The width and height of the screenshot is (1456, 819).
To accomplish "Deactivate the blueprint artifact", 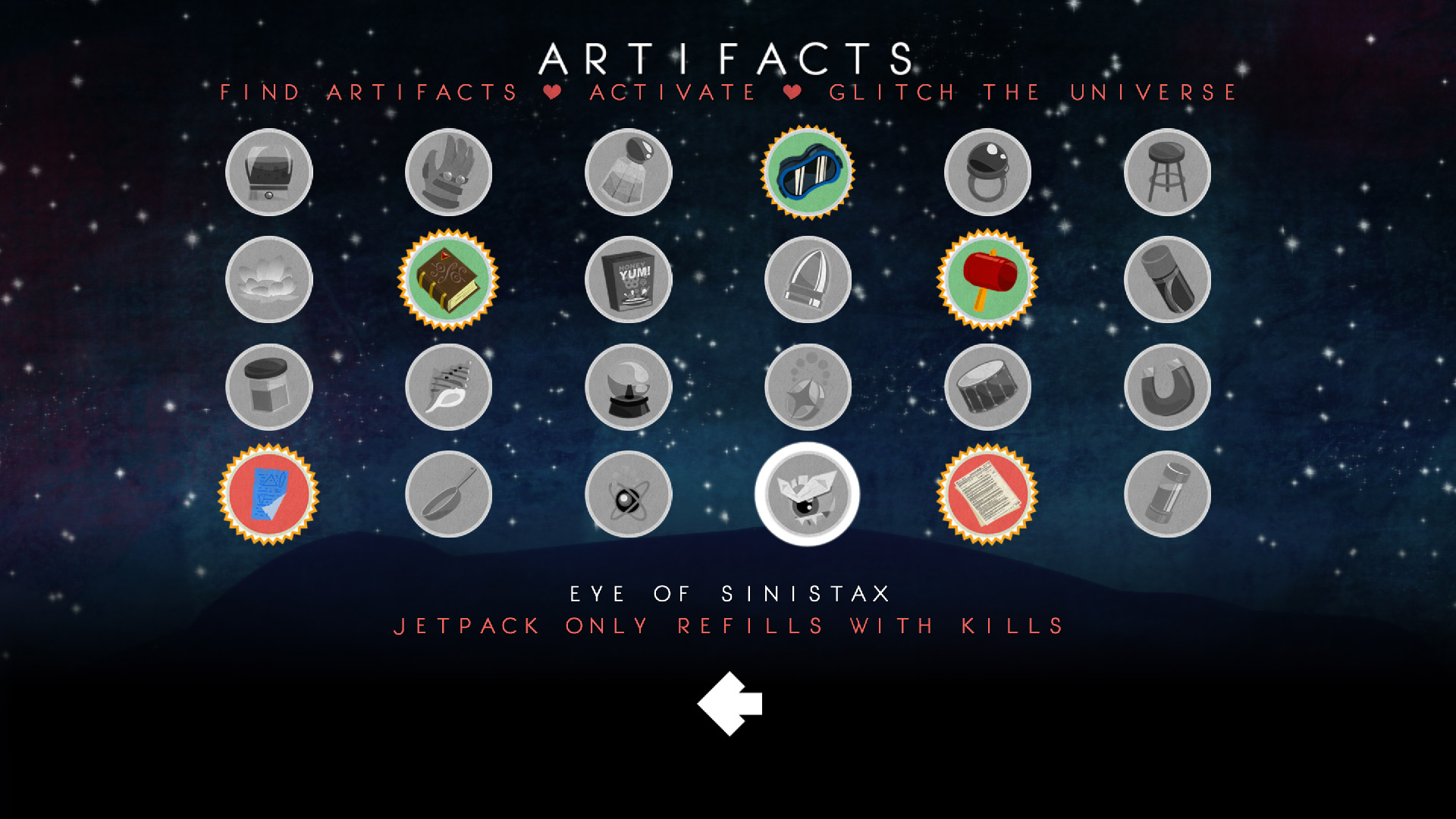I will coord(268,494).
